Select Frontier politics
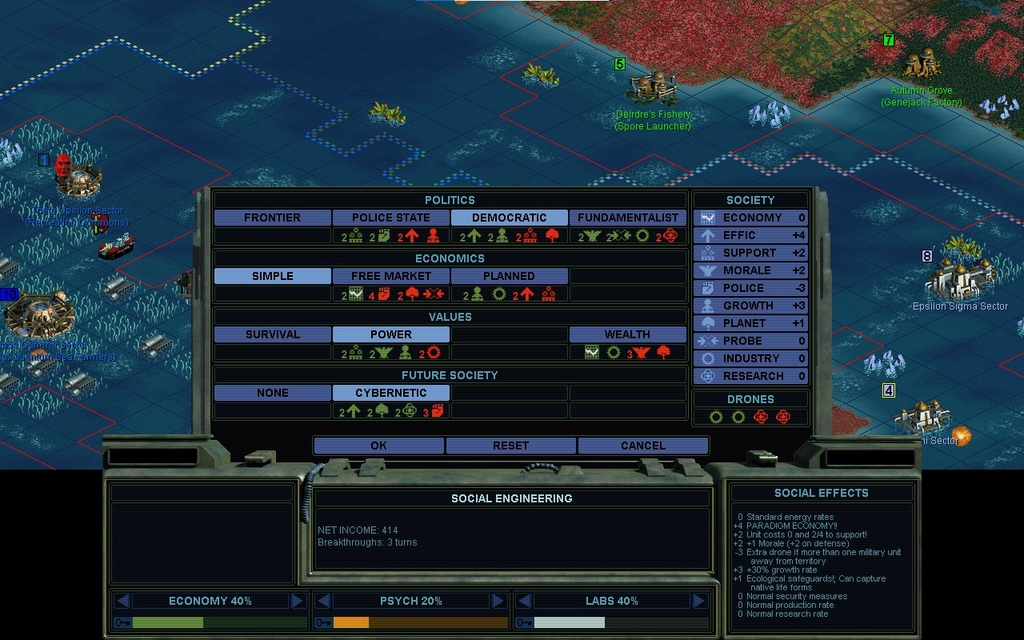 [272, 218]
